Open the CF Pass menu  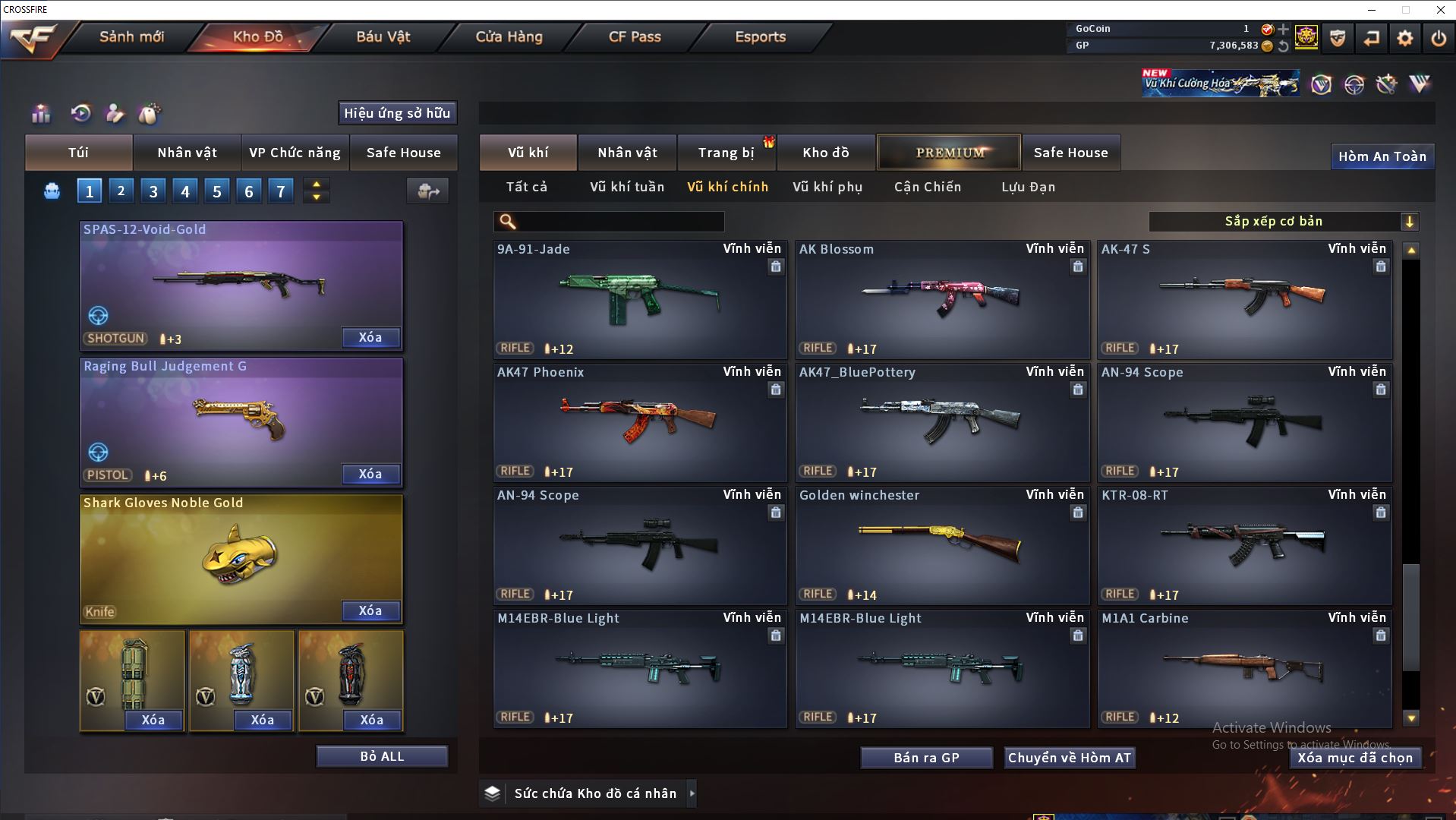[x=635, y=36]
